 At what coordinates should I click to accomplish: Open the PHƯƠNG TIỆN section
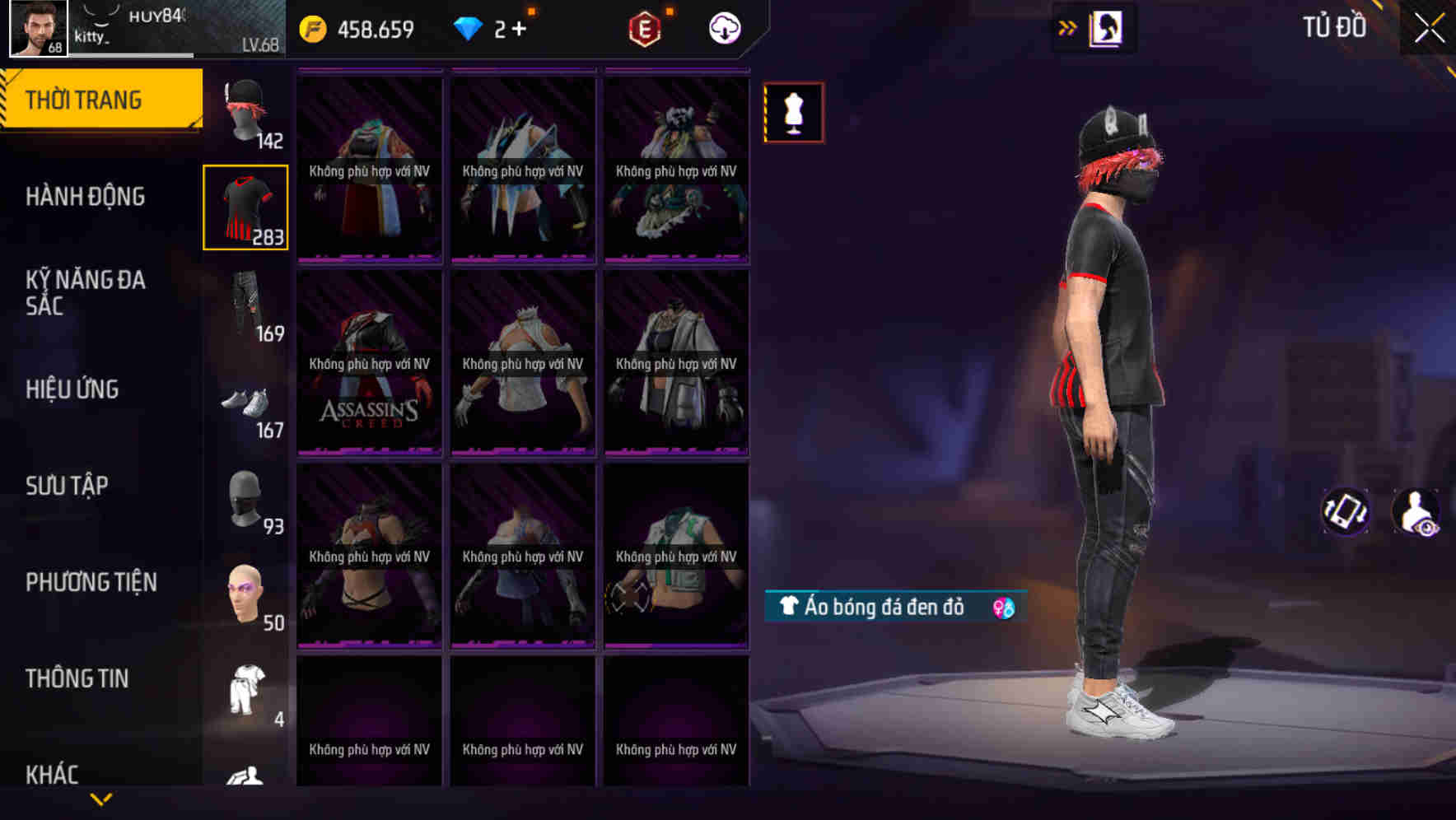(x=91, y=581)
